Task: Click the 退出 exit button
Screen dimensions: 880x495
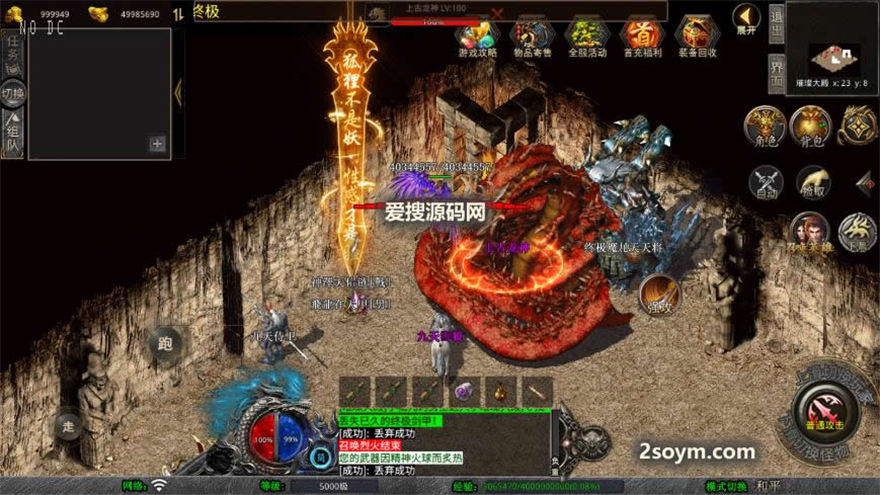Action: point(776,22)
